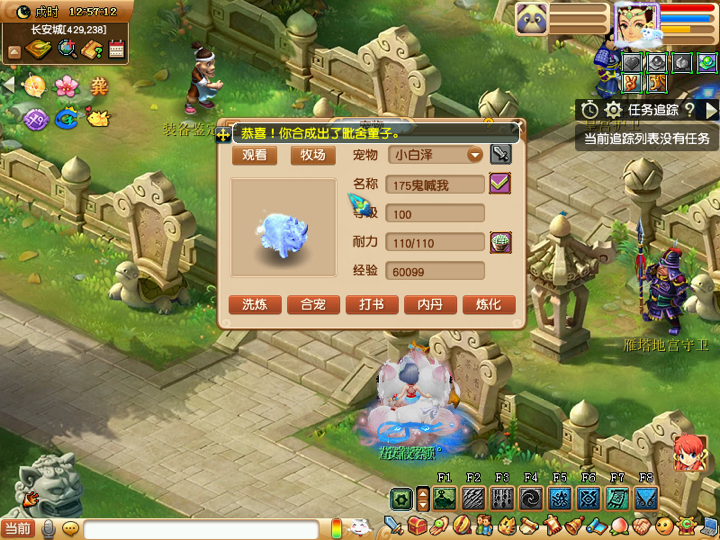The image size is (720, 540).
Task: Click the 炼化 refine button
Action: pos(489,305)
